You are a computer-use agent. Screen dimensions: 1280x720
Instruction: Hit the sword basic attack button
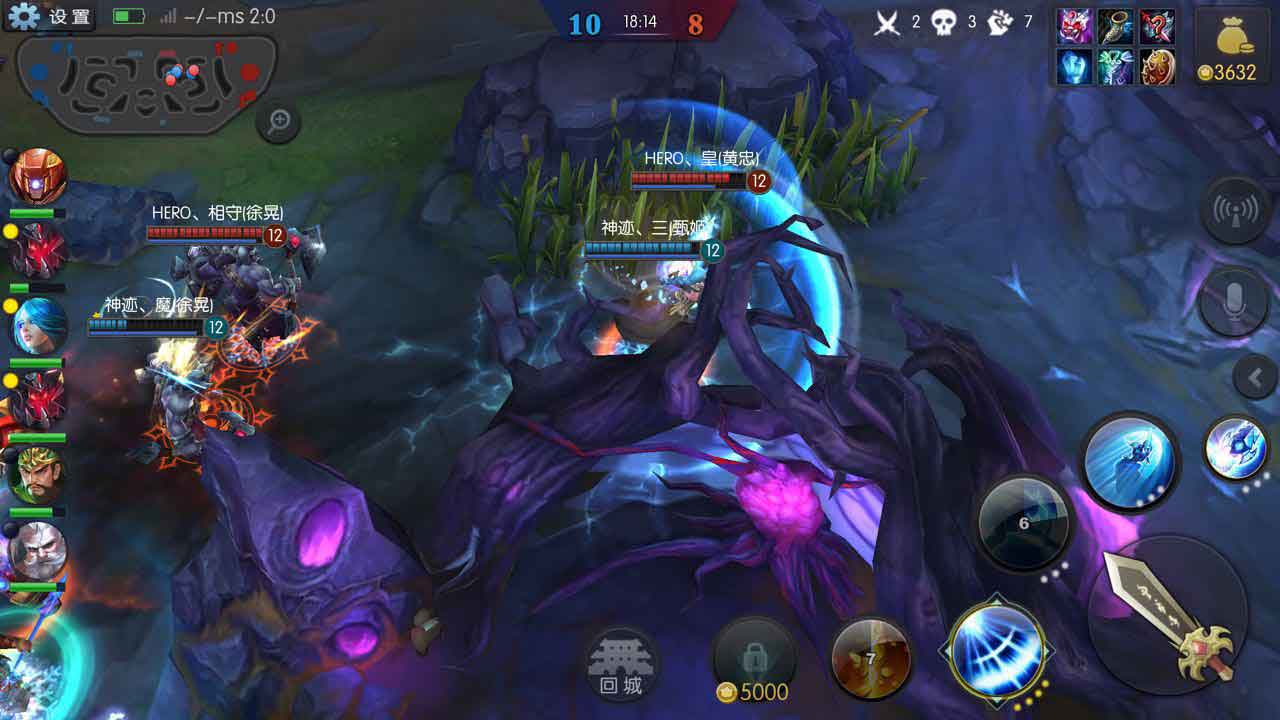click(1170, 613)
